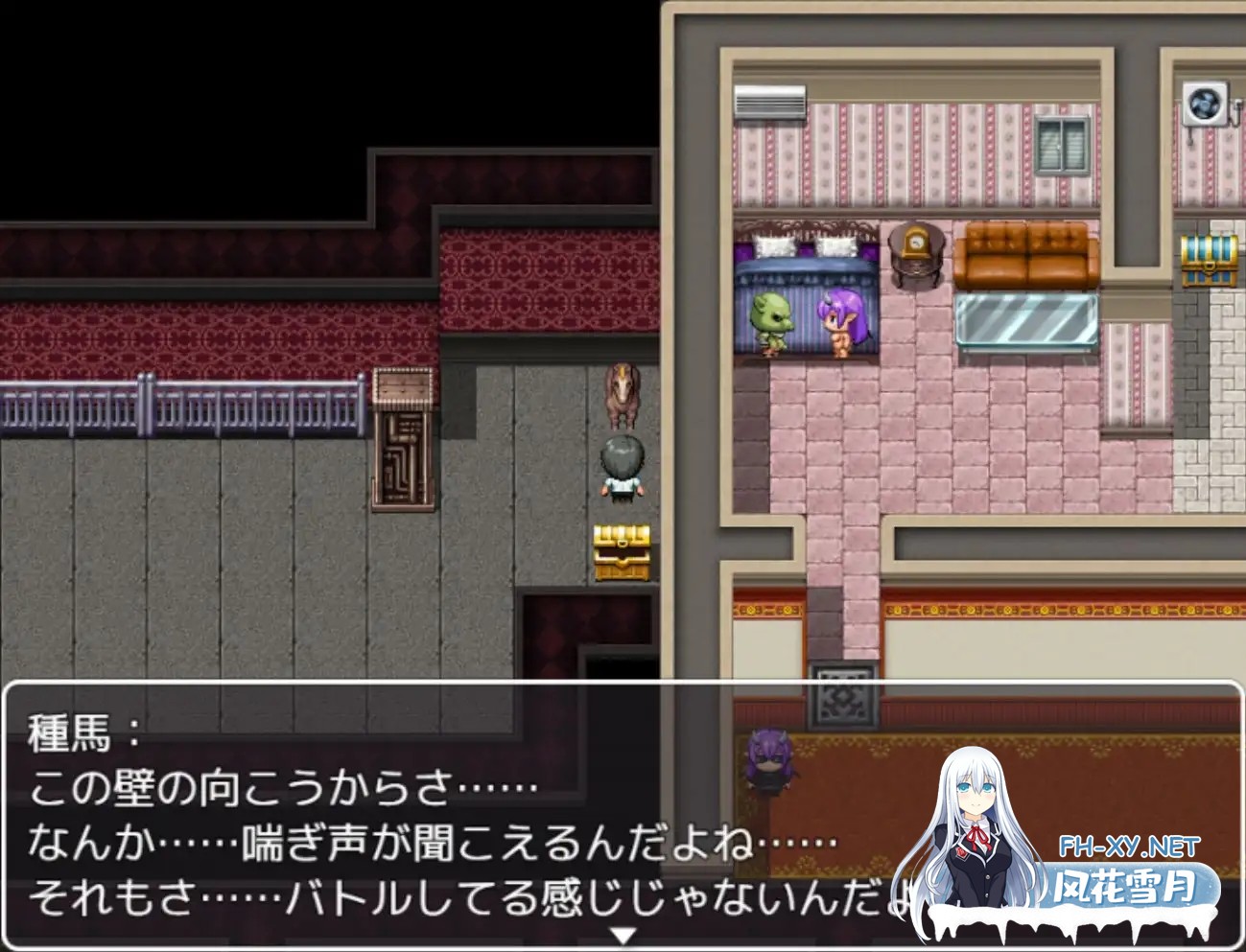1246x952 pixels.
Task: Click the orange couch in the bedroom
Action: [1028, 257]
